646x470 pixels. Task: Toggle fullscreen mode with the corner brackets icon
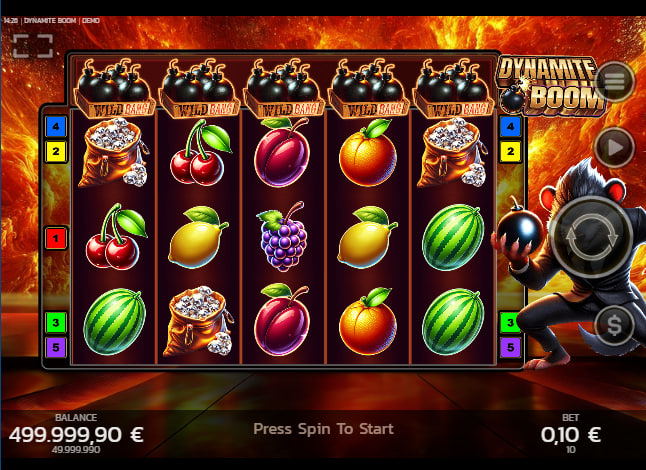click(x=32, y=46)
